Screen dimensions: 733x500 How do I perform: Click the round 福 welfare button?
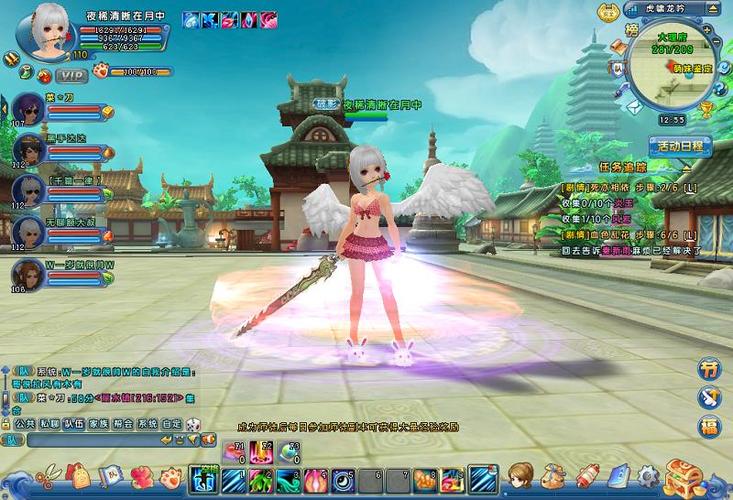point(709,428)
